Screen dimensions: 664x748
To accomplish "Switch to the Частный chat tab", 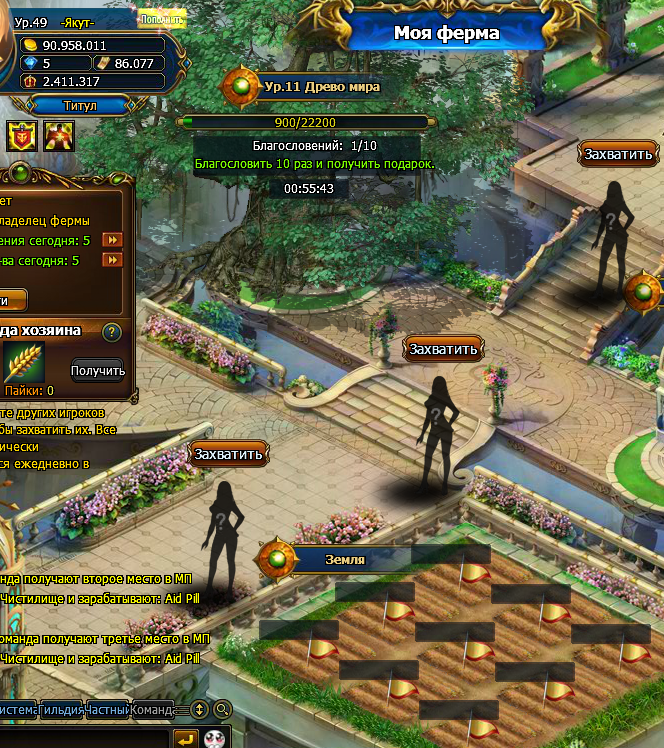I will 107,710.
